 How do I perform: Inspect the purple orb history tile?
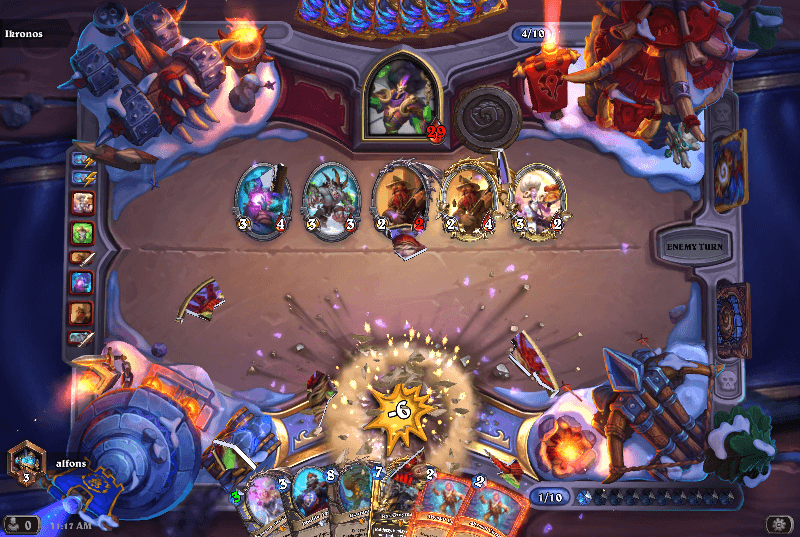pos(82,285)
